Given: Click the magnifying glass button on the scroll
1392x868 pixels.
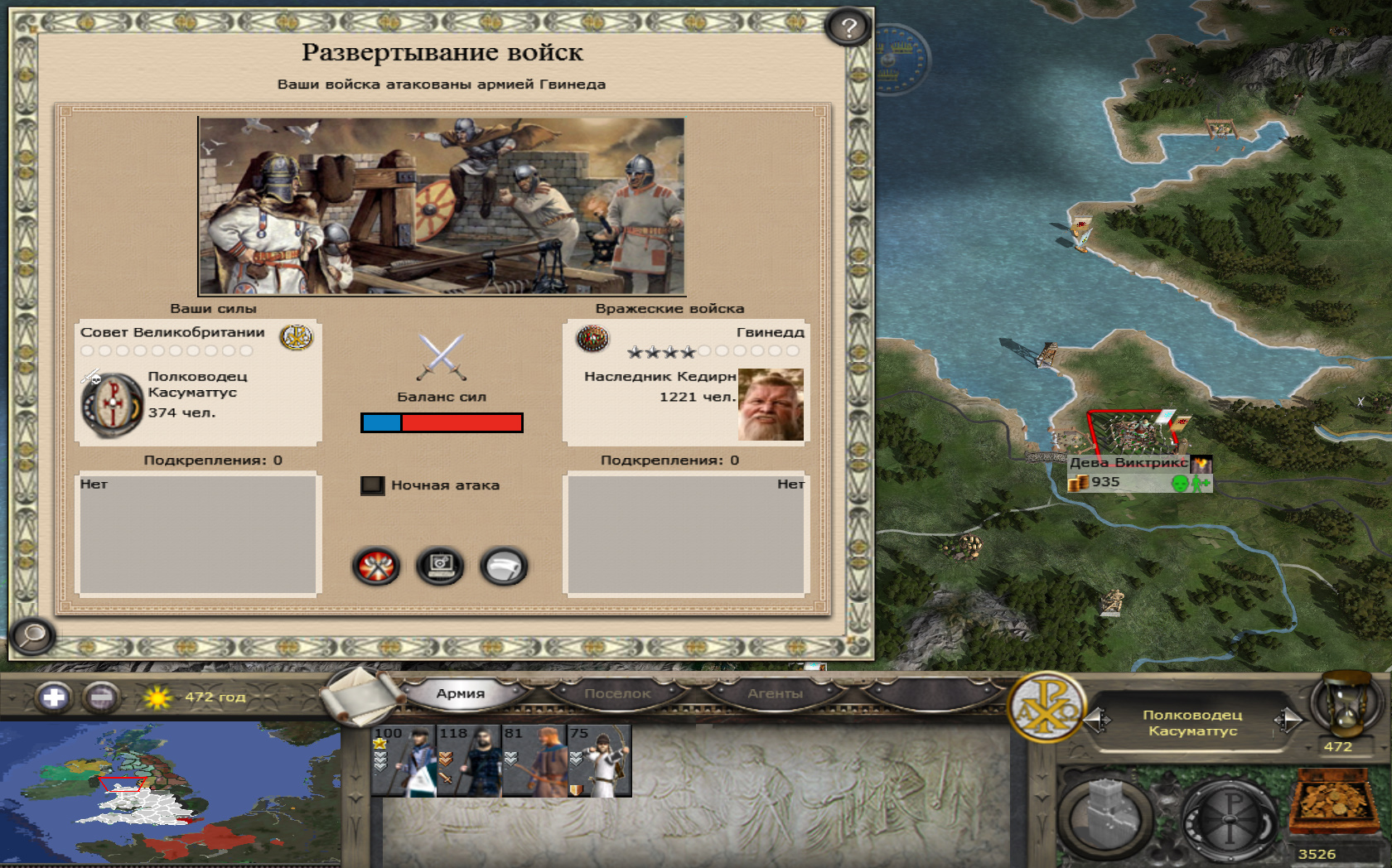Looking at the screenshot, I should point(33,636).
